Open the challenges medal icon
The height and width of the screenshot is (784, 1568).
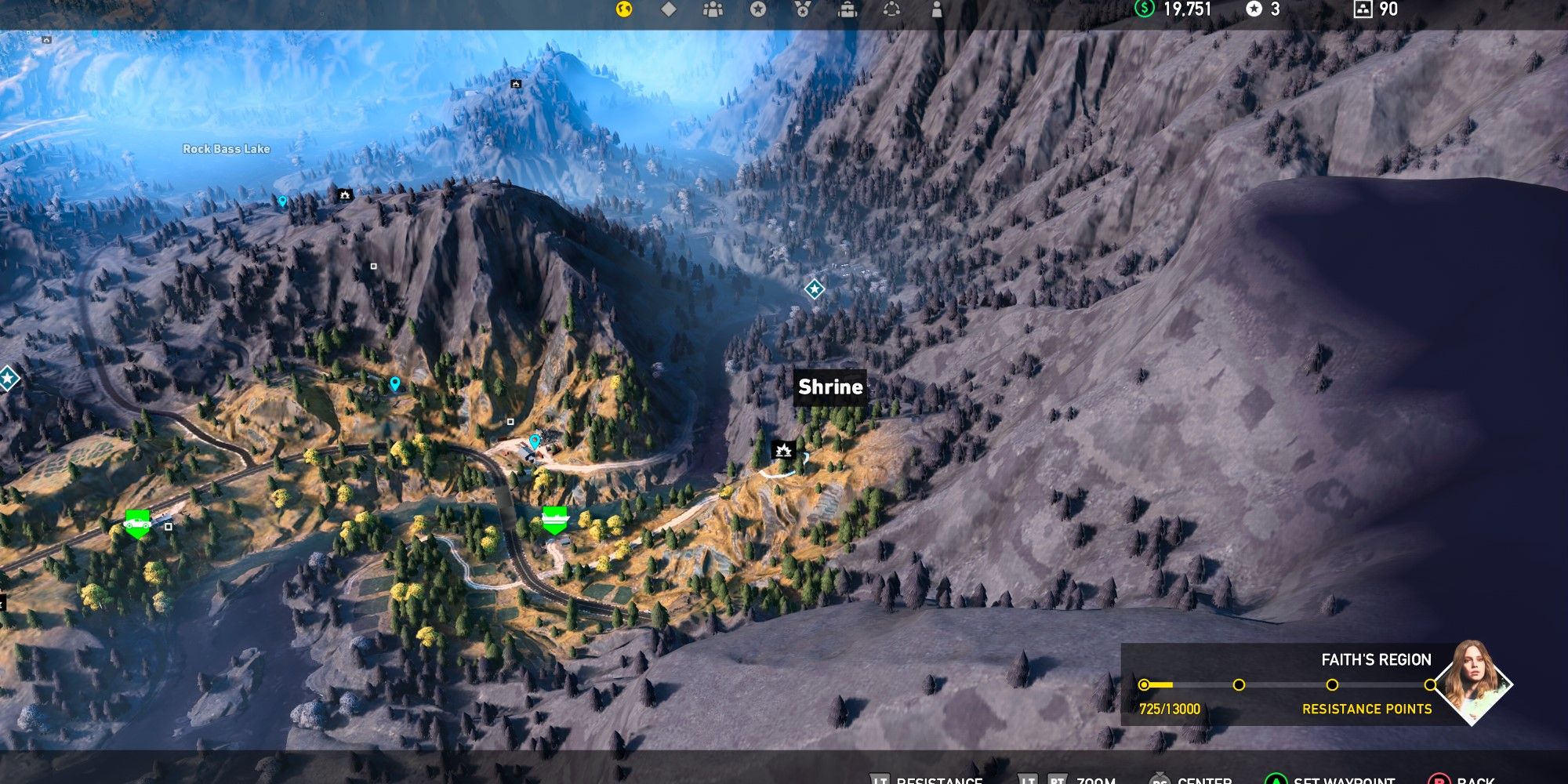point(801,10)
